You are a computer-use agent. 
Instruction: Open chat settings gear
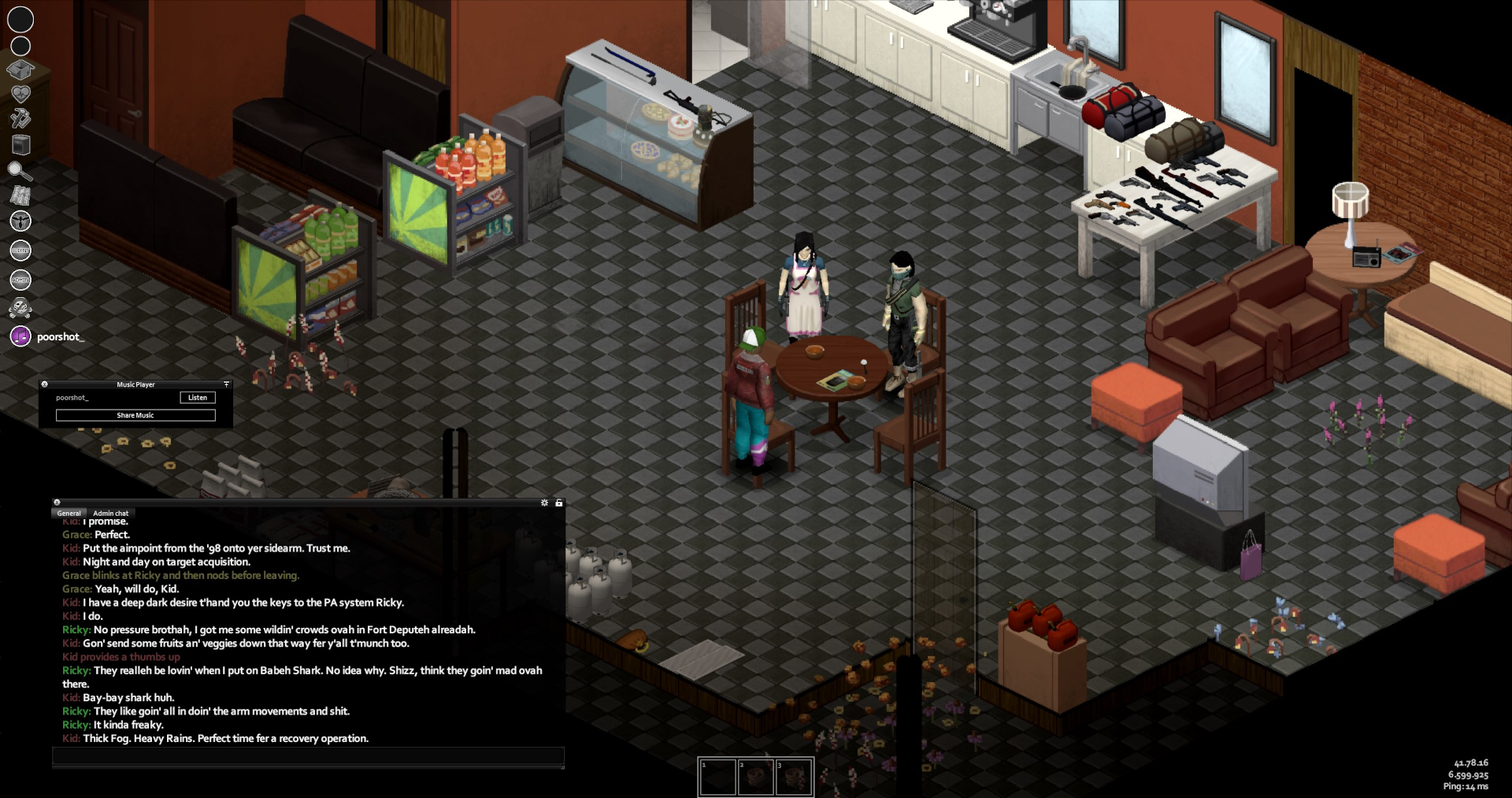tap(544, 503)
